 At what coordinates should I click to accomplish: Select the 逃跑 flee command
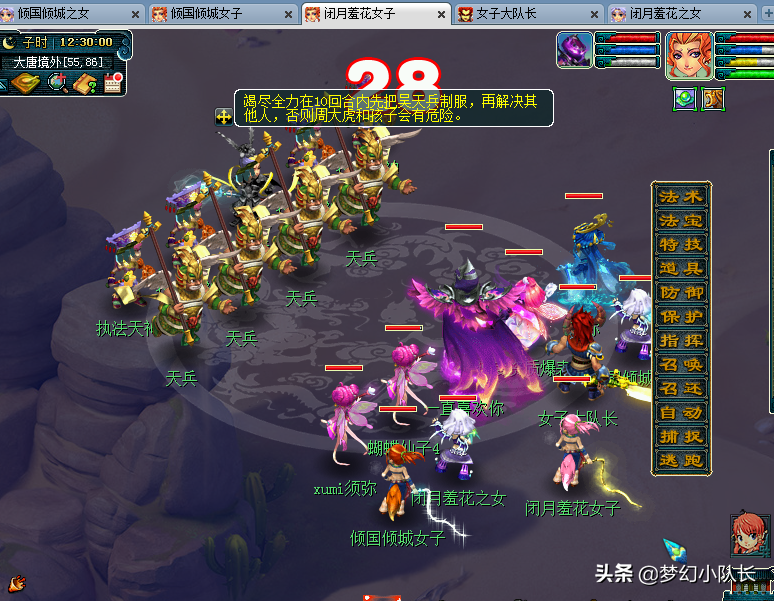[681, 461]
